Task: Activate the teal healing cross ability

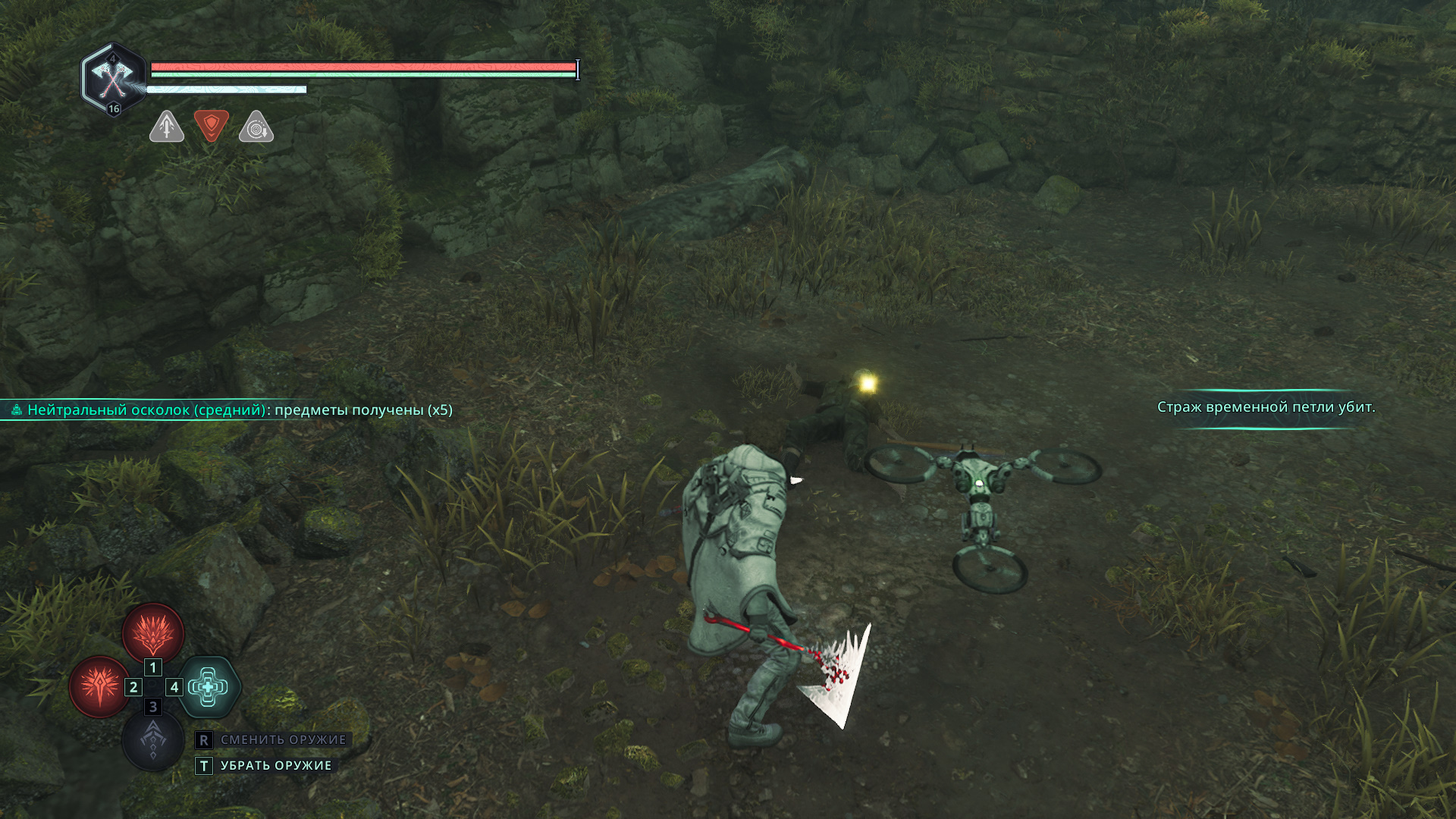Action: point(209,687)
